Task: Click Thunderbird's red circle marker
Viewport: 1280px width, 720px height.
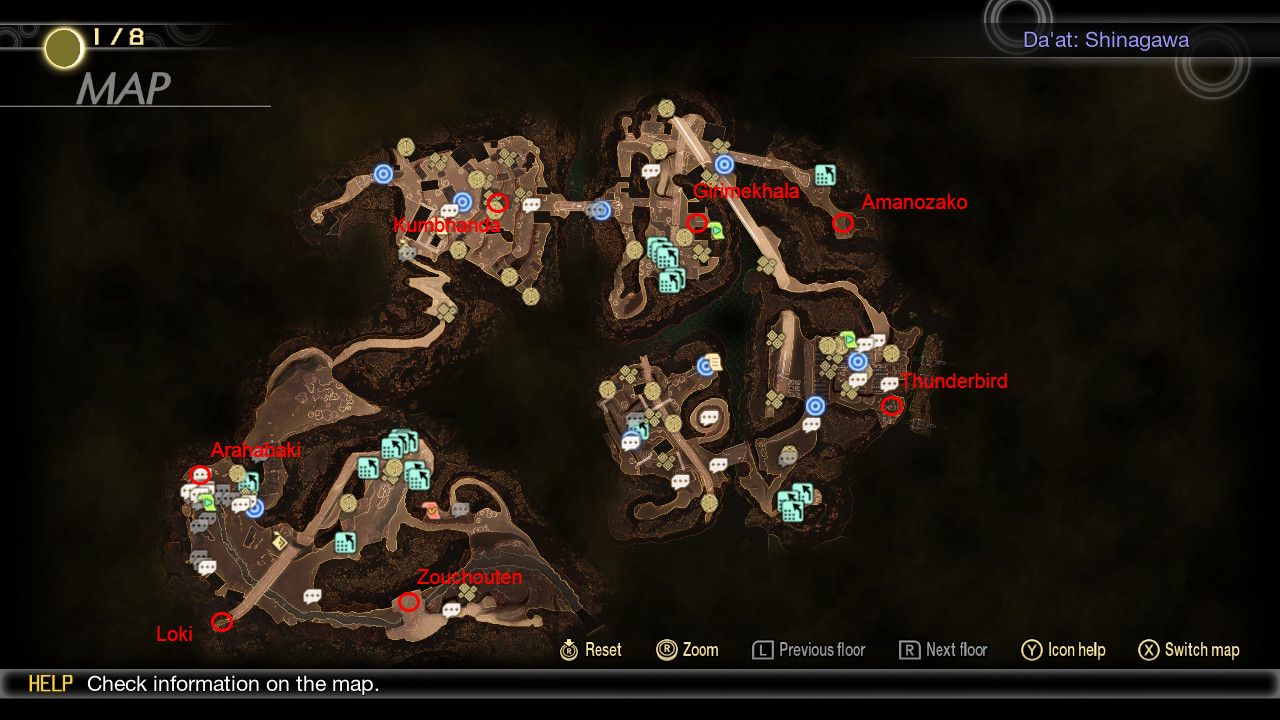Action: click(891, 406)
